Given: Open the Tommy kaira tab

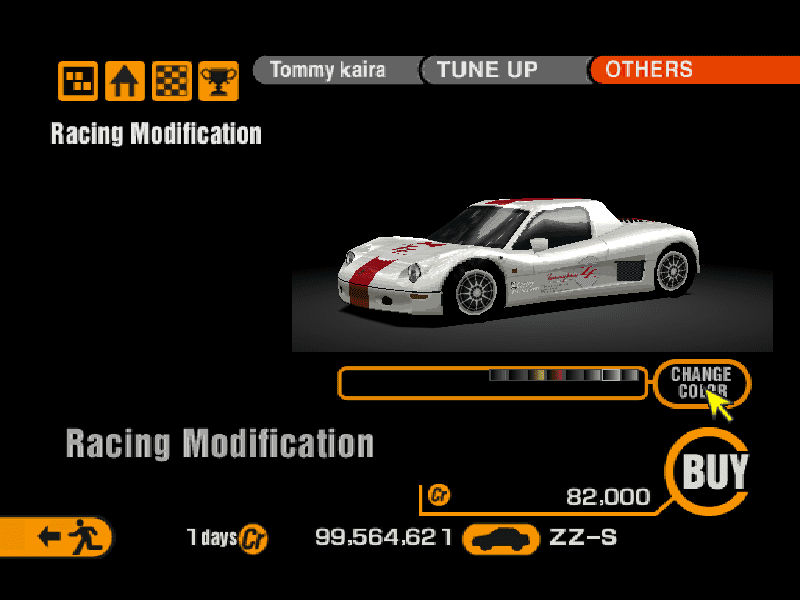Looking at the screenshot, I should tap(327, 70).
